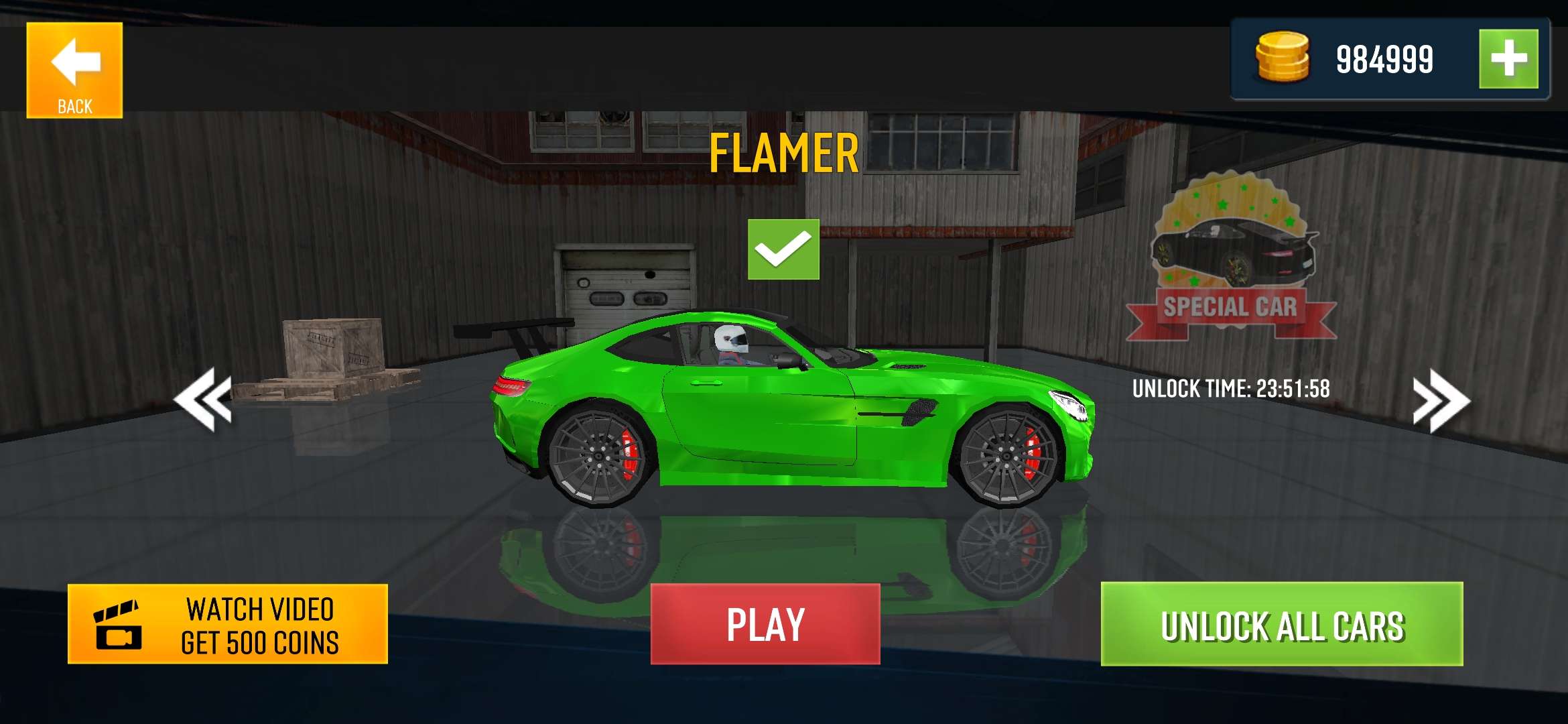This screenshot has height=724, width=1568.
Task: Click the green checkmark selection box
Action: tap(783, 249)
